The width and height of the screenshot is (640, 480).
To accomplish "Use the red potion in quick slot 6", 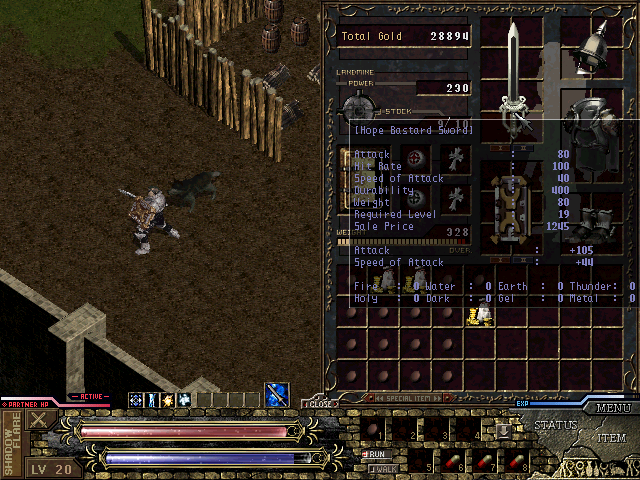I will click(457, 461).
